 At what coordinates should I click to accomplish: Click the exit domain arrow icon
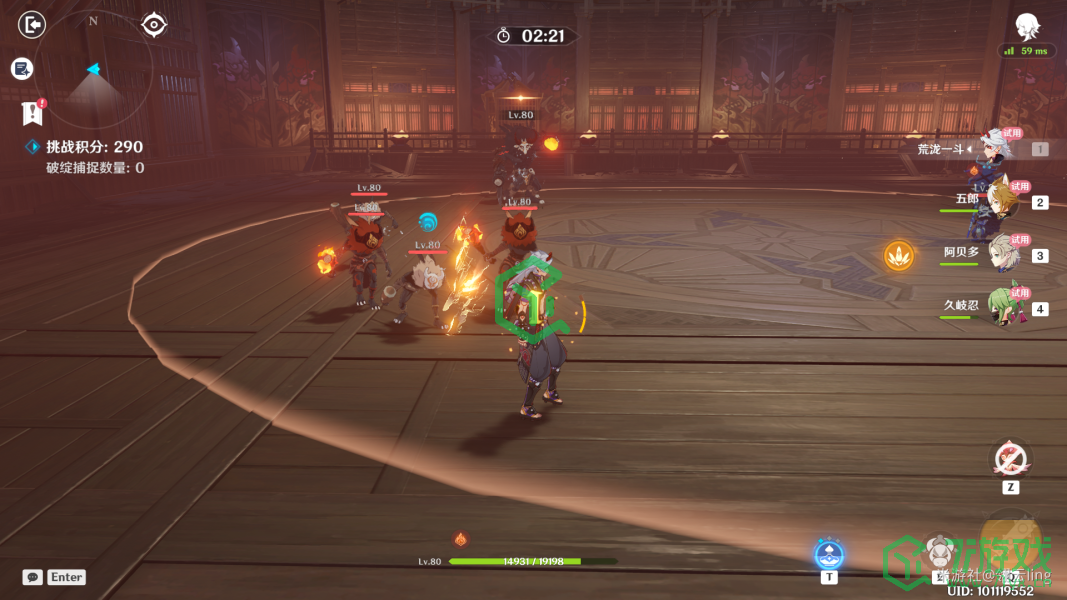(x=33, y=24)
